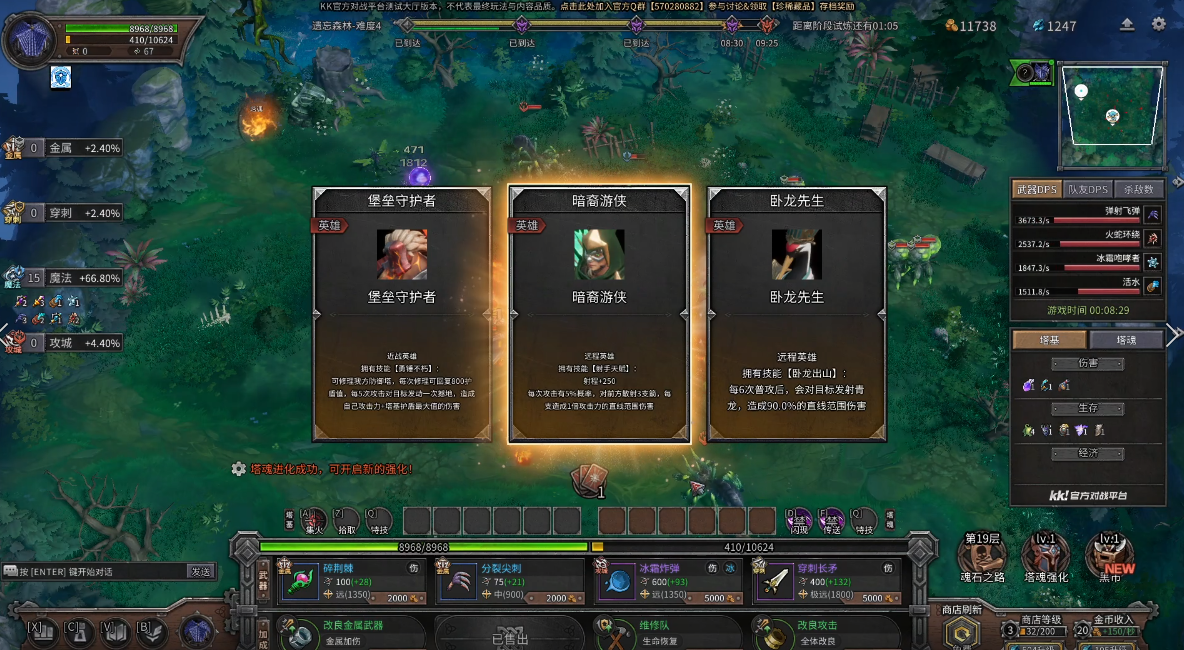Open the 黑市 black market
Viewport: 1184px width, 650px height.
(1109, 555)
